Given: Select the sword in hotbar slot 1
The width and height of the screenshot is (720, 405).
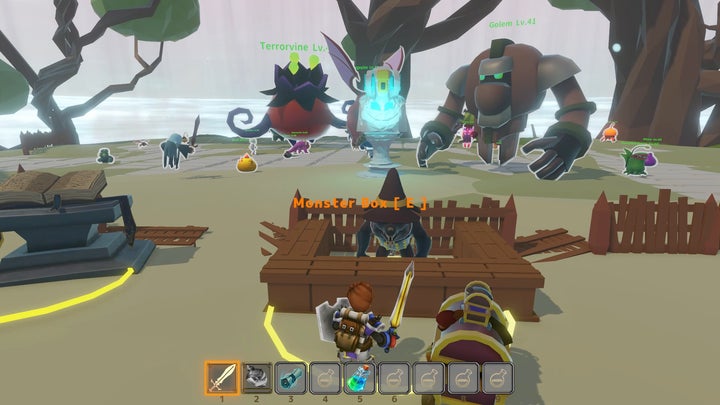Looking at the screenshot, I should 222,377.
